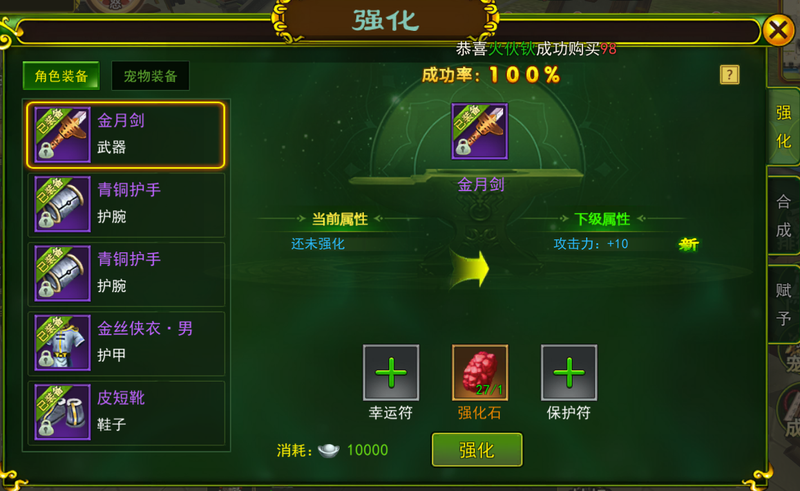Add a 幸运符 lucky charm
800x491 pixels.
(x=390, y=373)
